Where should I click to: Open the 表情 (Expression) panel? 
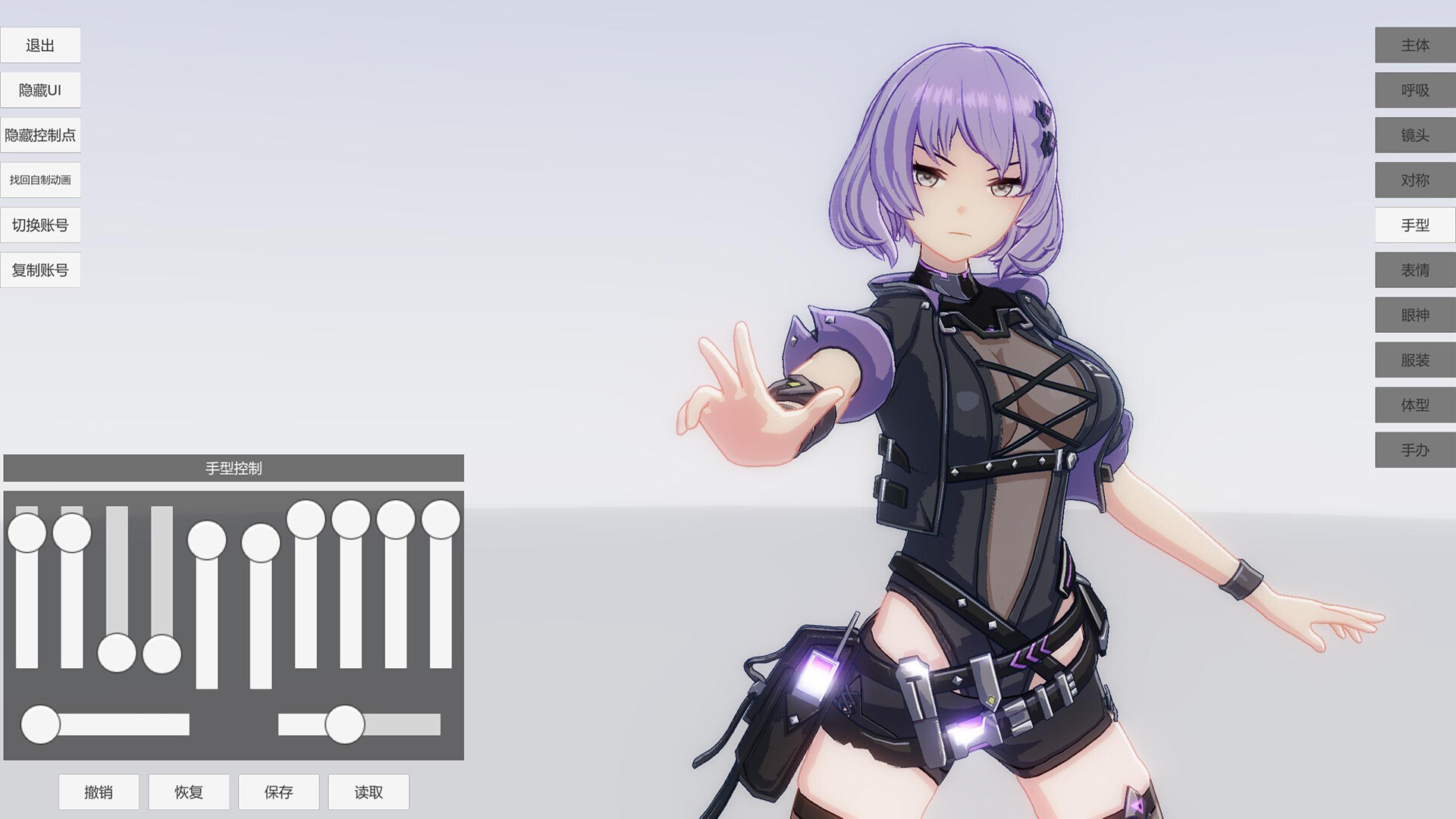(1414, 269)
